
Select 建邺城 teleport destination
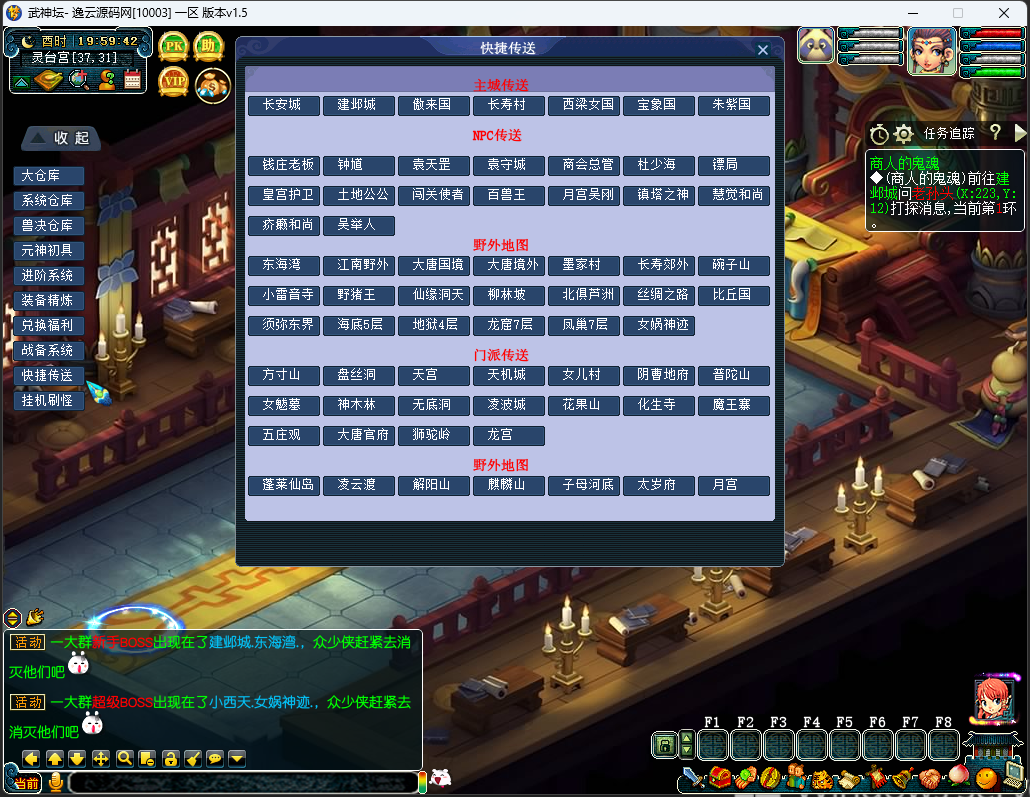click(x=359, y=105)
